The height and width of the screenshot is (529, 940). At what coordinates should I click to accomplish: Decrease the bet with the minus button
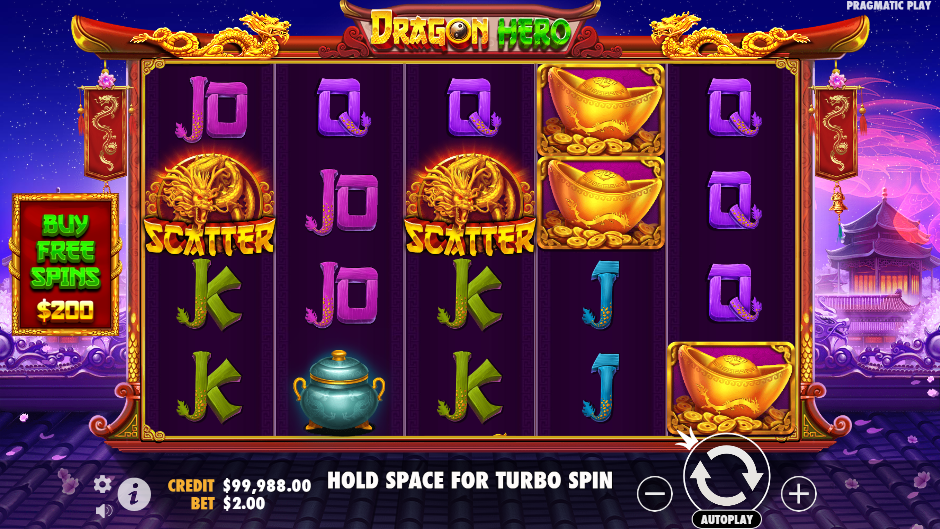pyautogui.click(x=655, y=493)
